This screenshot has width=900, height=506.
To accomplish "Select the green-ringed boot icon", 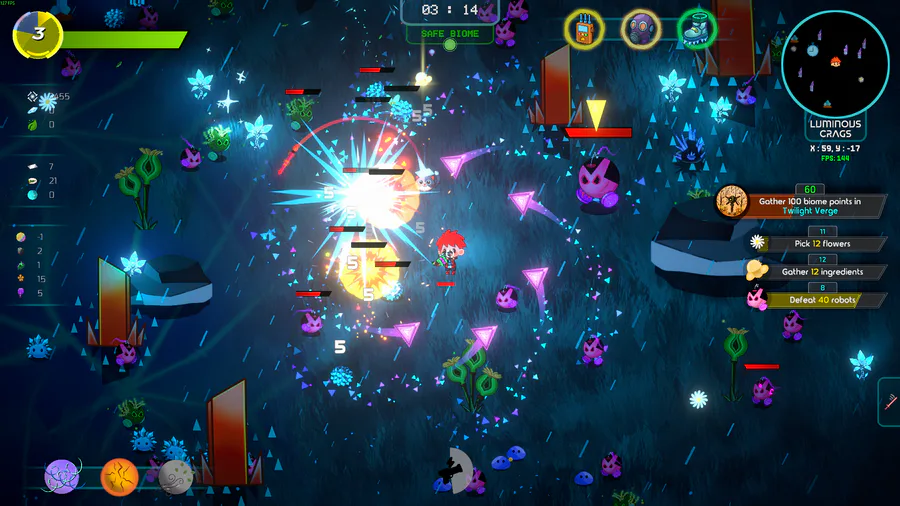I will 697,29.
